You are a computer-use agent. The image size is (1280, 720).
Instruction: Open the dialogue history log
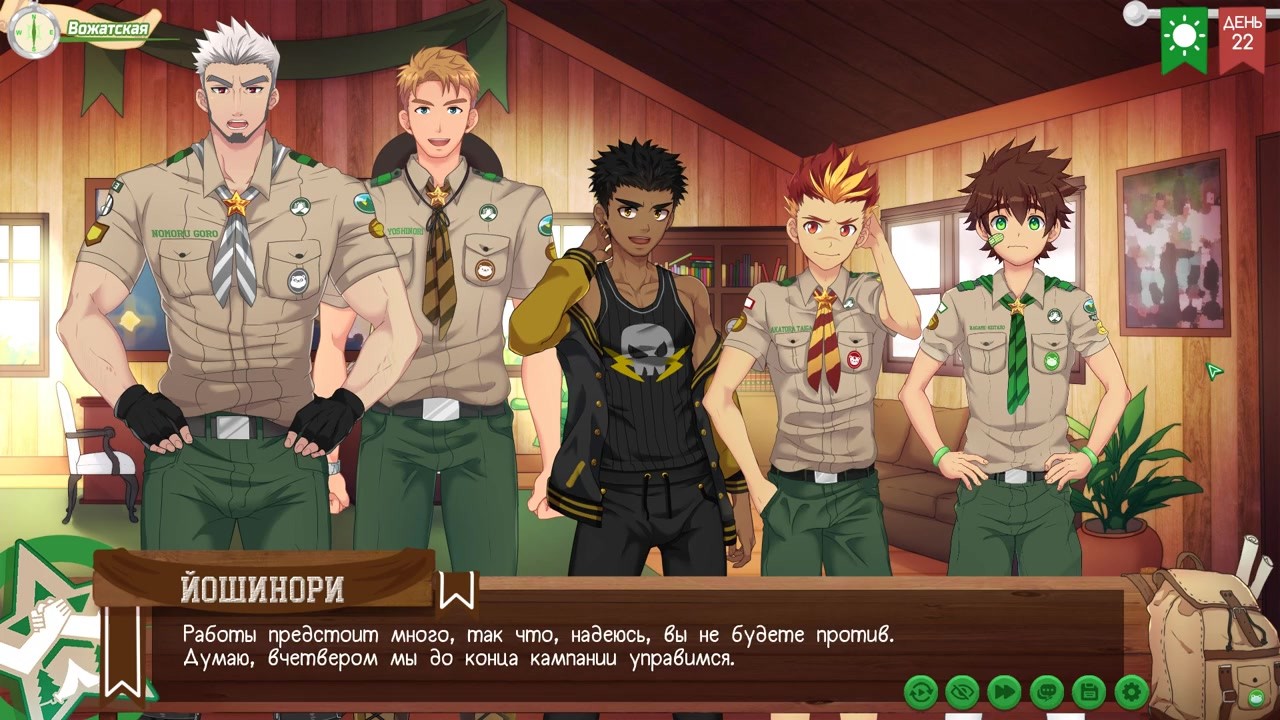click(x=1046, y=691)
